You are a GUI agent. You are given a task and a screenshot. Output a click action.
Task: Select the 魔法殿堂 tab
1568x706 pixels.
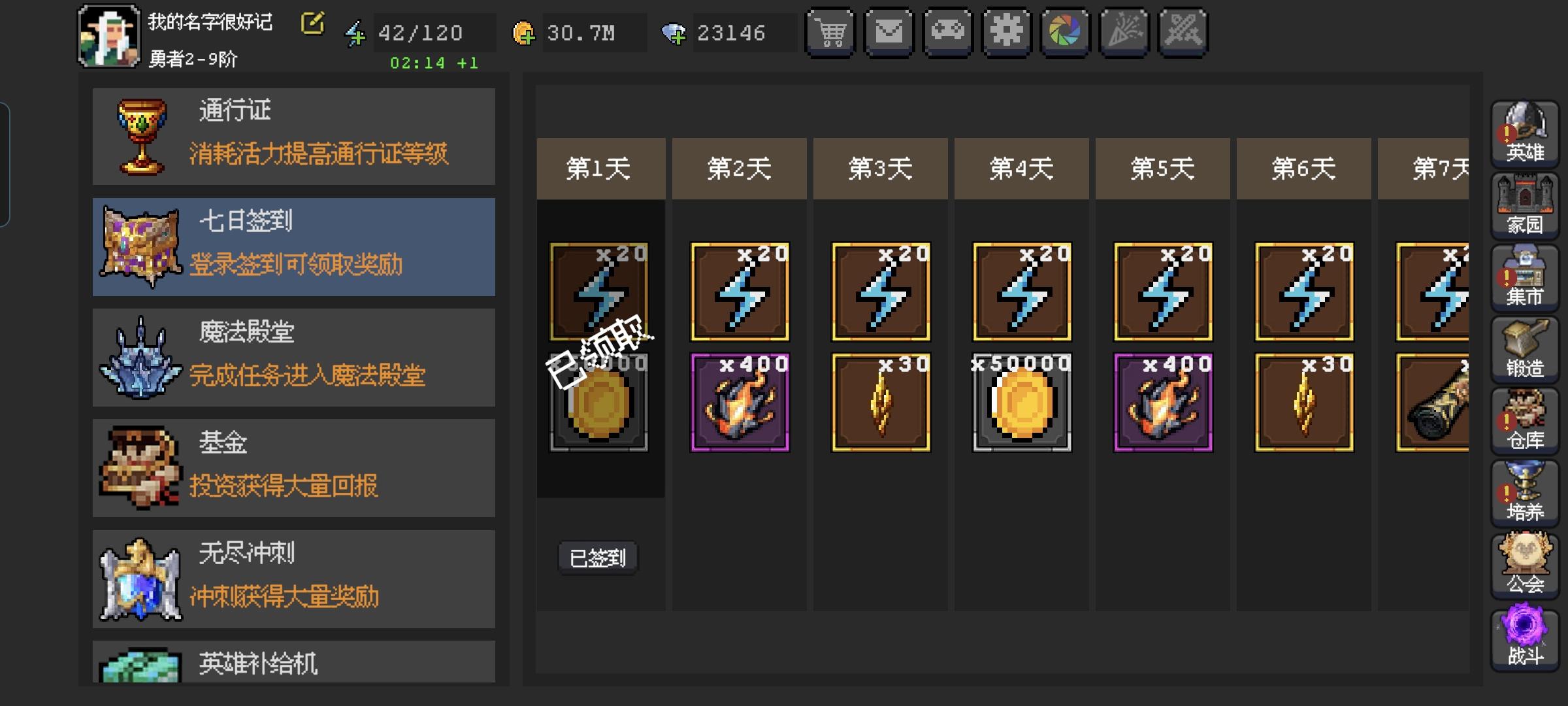pos(294,356)
